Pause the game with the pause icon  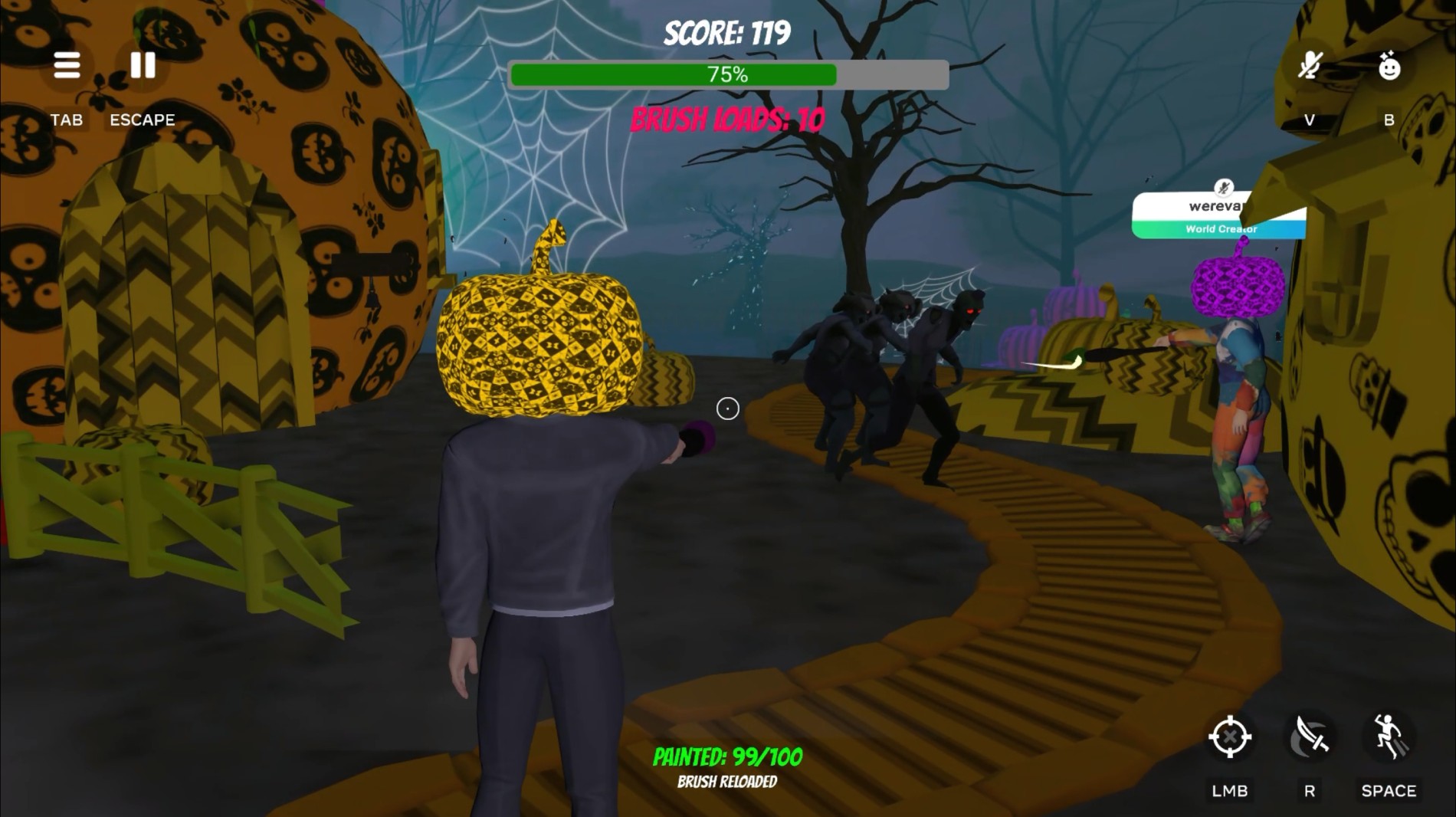pyautogui.click(x=142, y=66)
